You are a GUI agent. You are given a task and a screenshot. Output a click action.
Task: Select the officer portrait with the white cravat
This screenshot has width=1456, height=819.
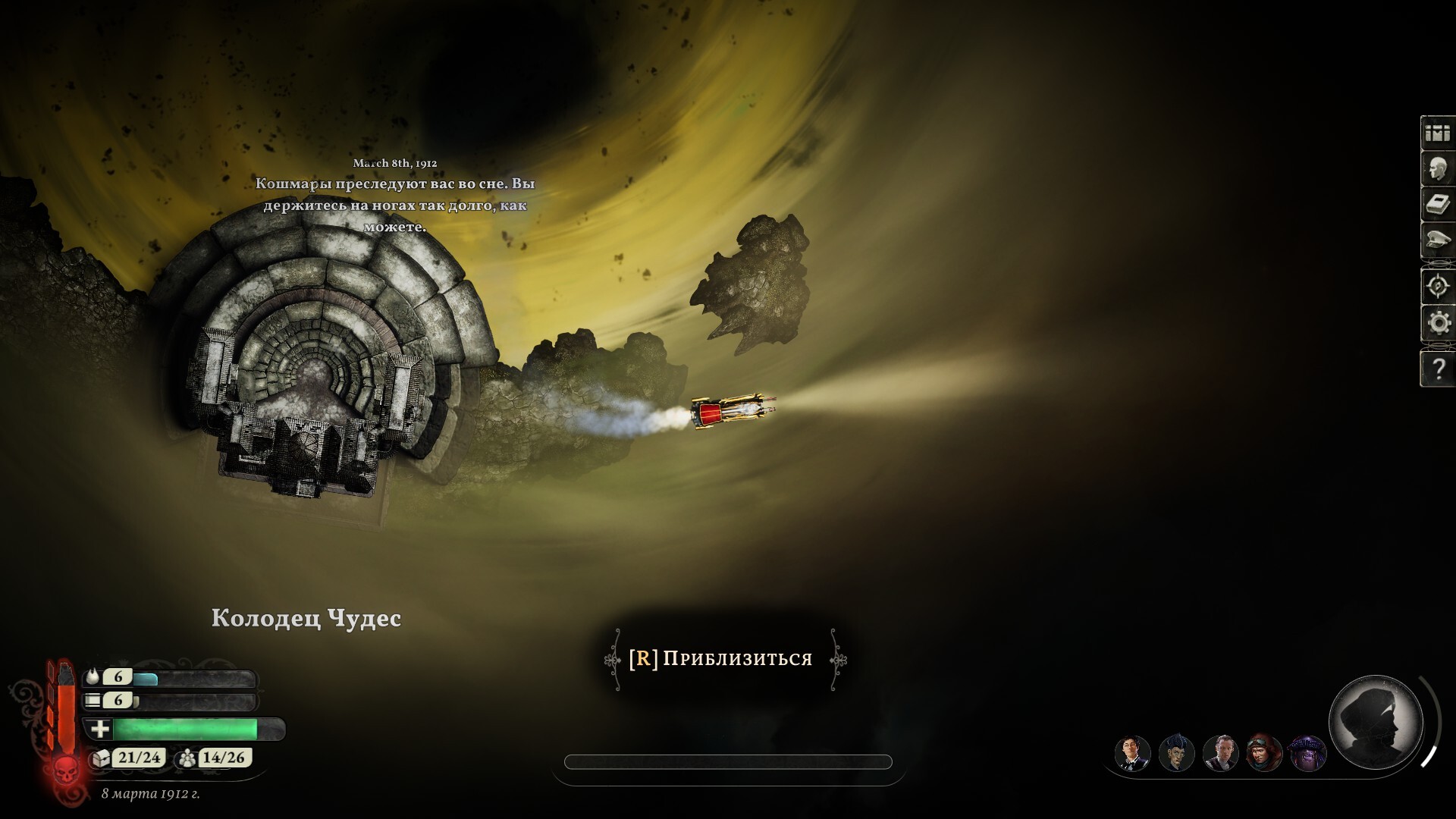[1220, 754]
